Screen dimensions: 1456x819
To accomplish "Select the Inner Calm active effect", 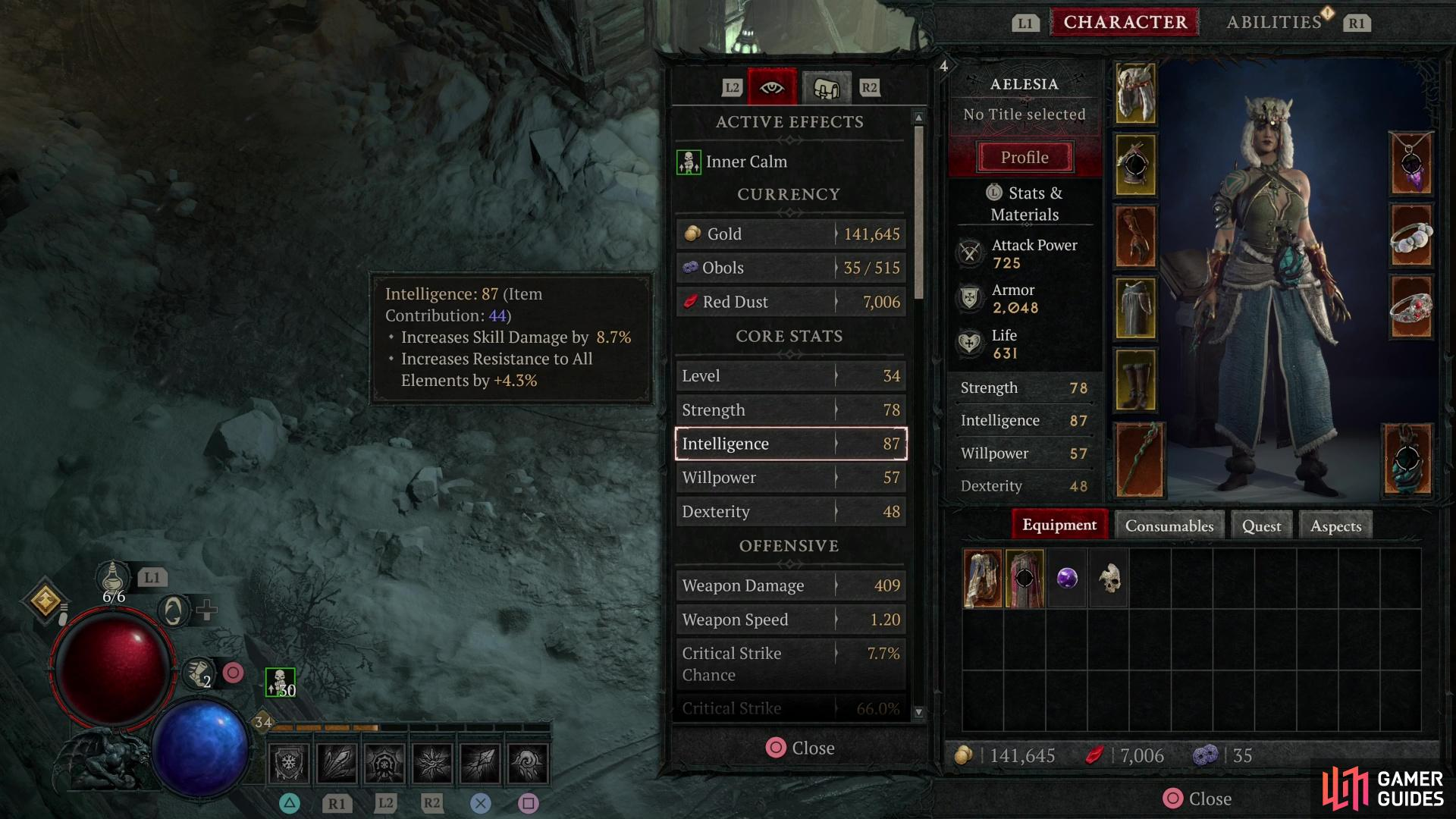I will (746, 162).
